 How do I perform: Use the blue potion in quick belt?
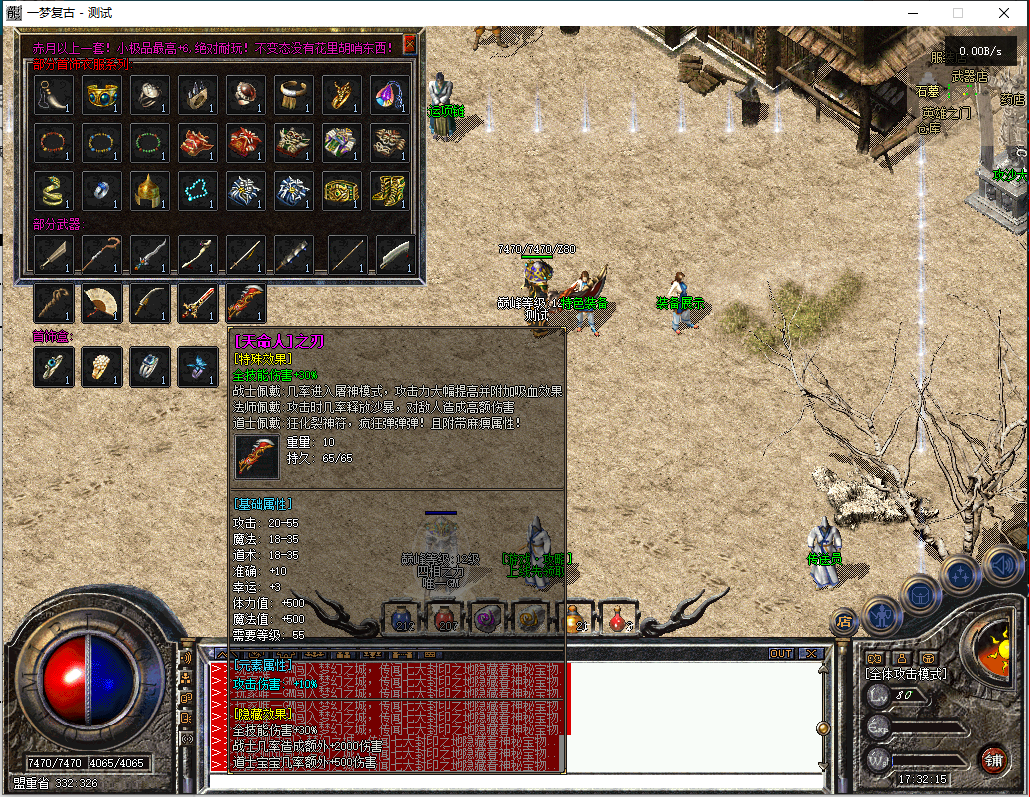[402, 618]
